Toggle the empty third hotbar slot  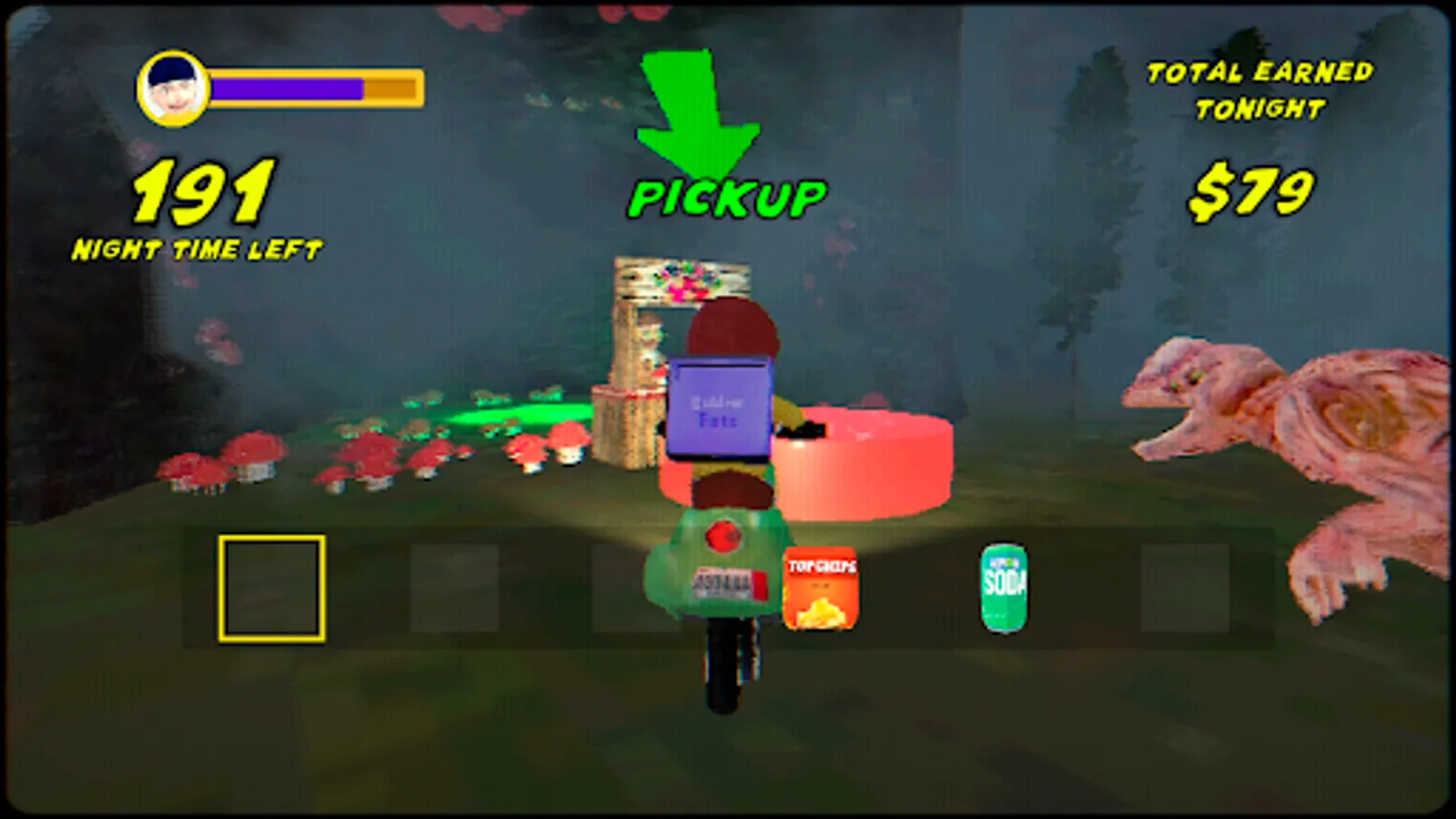coord(637,589)
